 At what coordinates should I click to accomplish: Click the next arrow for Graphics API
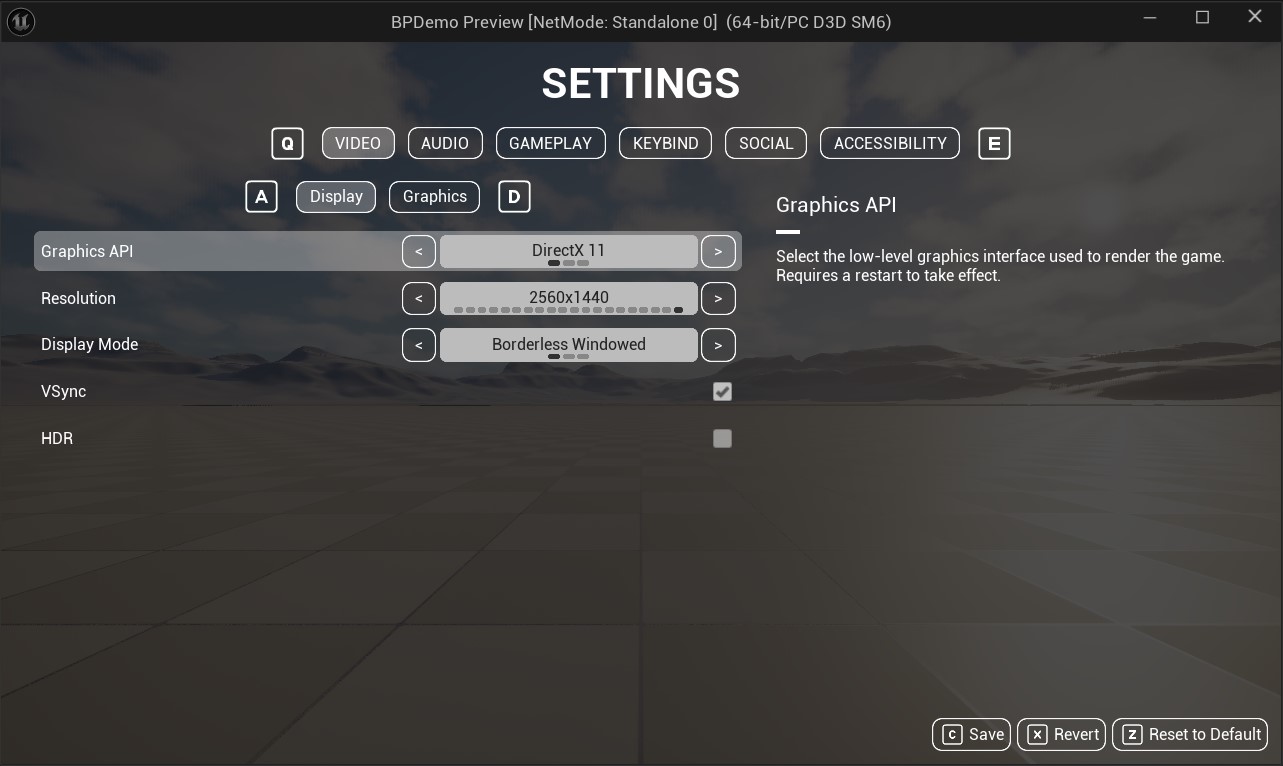pyautogui.click(x=718, y=251)
